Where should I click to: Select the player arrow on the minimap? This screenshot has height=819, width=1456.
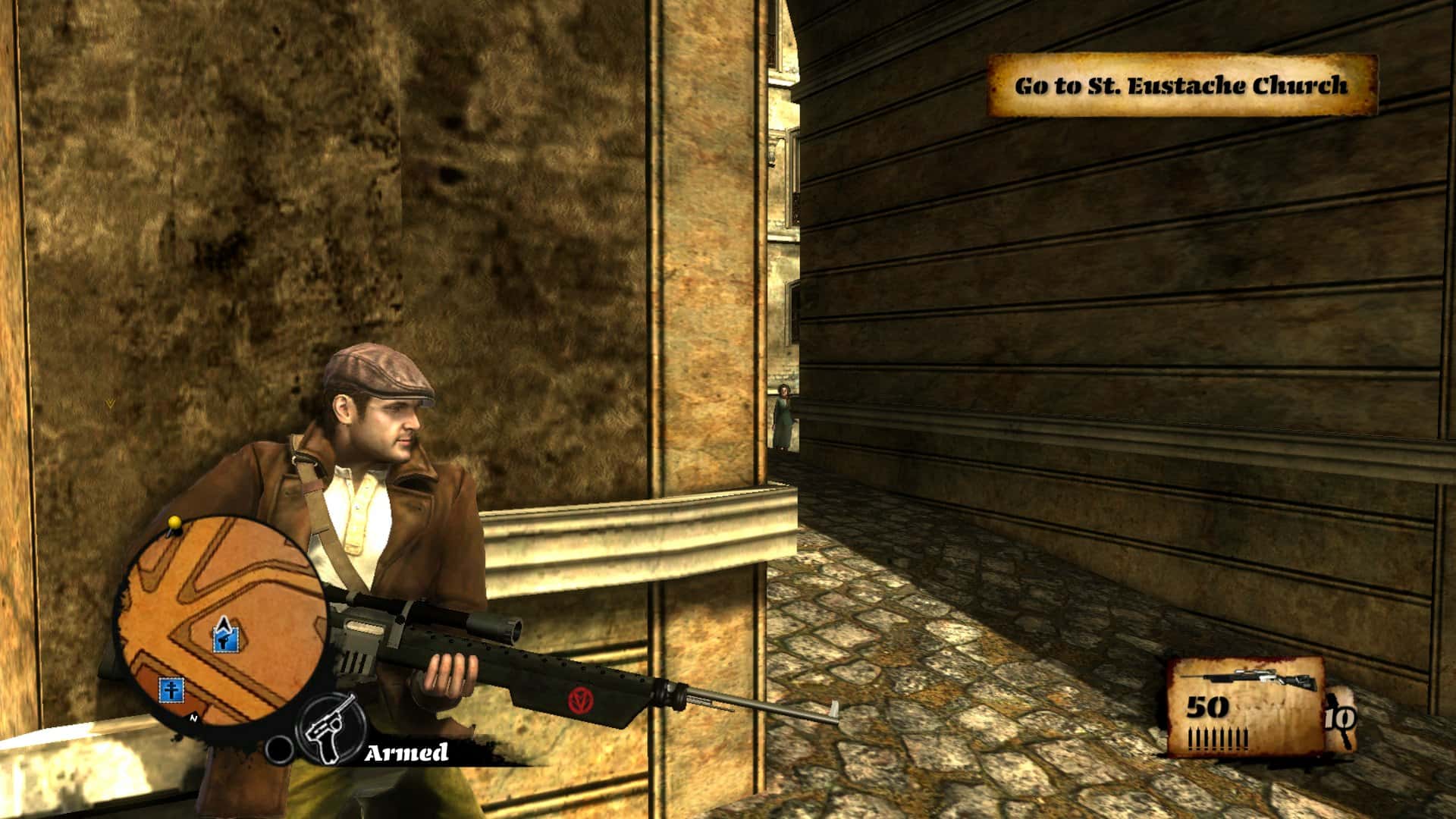(x=225, y=624)
